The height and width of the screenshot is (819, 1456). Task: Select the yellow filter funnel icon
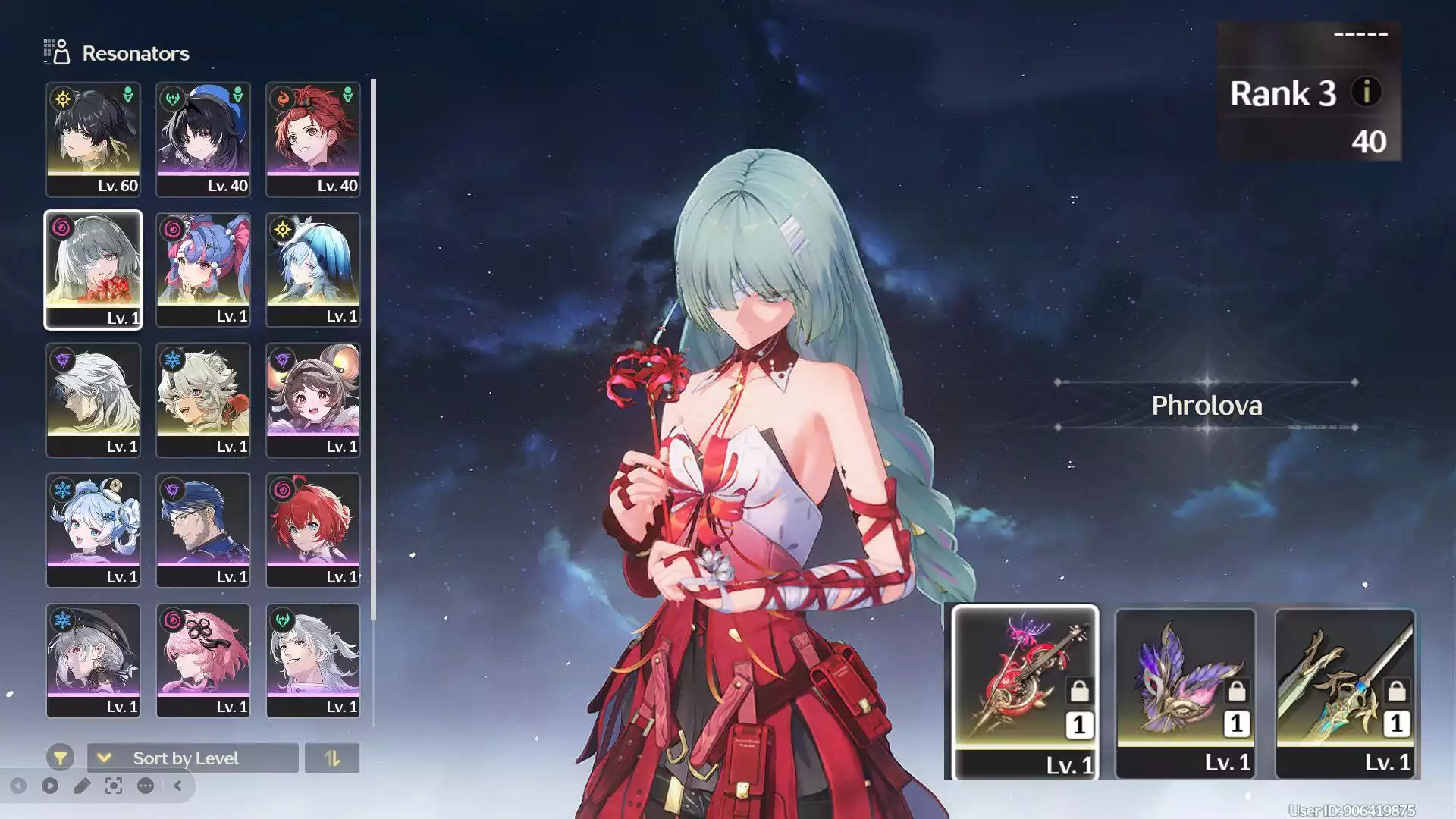click(x=60, y=757)
